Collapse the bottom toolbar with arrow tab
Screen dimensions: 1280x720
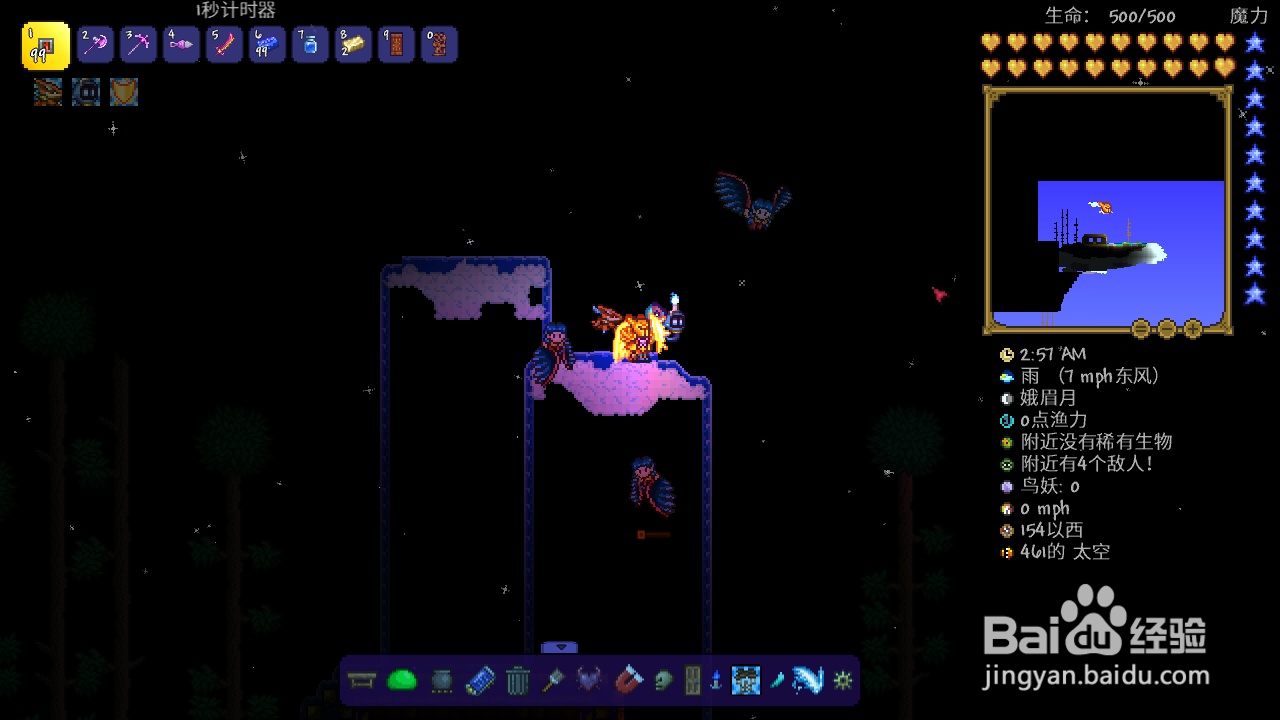(560, 647)
